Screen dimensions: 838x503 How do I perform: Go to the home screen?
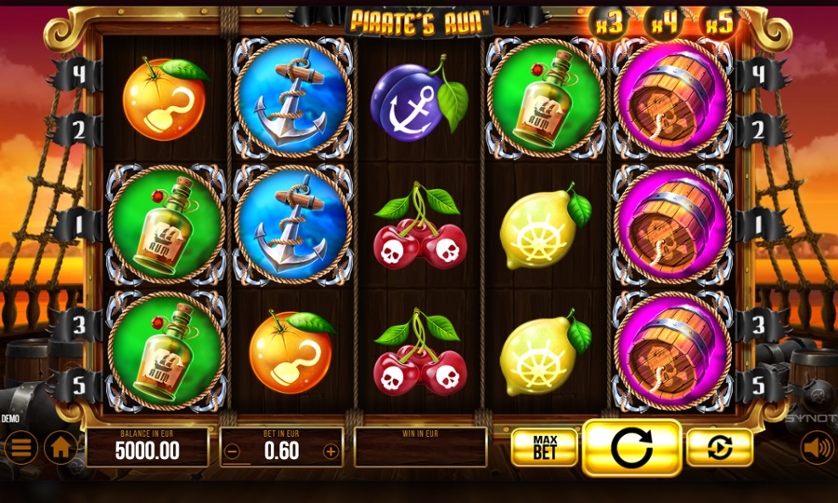coord(61,447)
